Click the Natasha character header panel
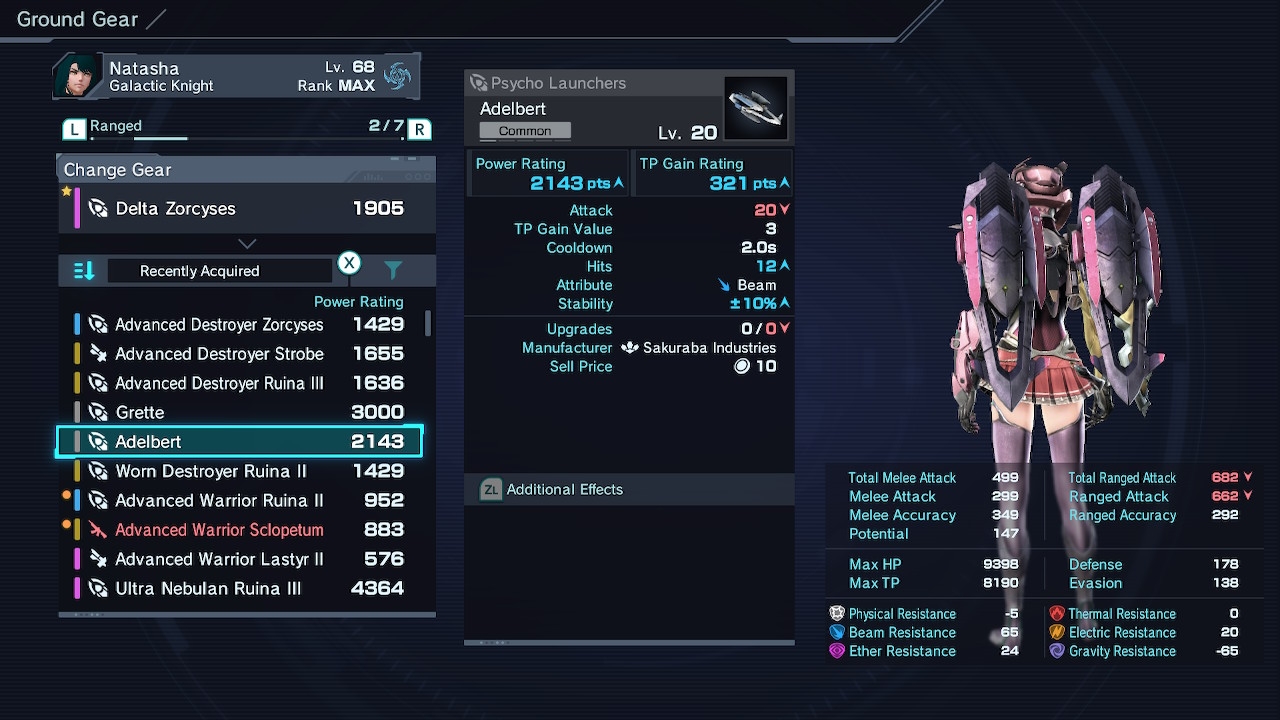The height and width of the screenshot is (720, 1280). [x=237, y=77]
